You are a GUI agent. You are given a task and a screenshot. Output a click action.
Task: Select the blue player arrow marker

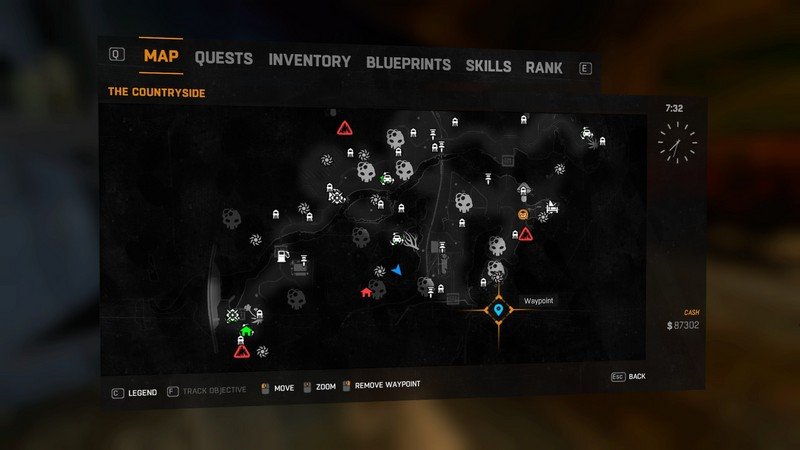[x=397, y=270]
